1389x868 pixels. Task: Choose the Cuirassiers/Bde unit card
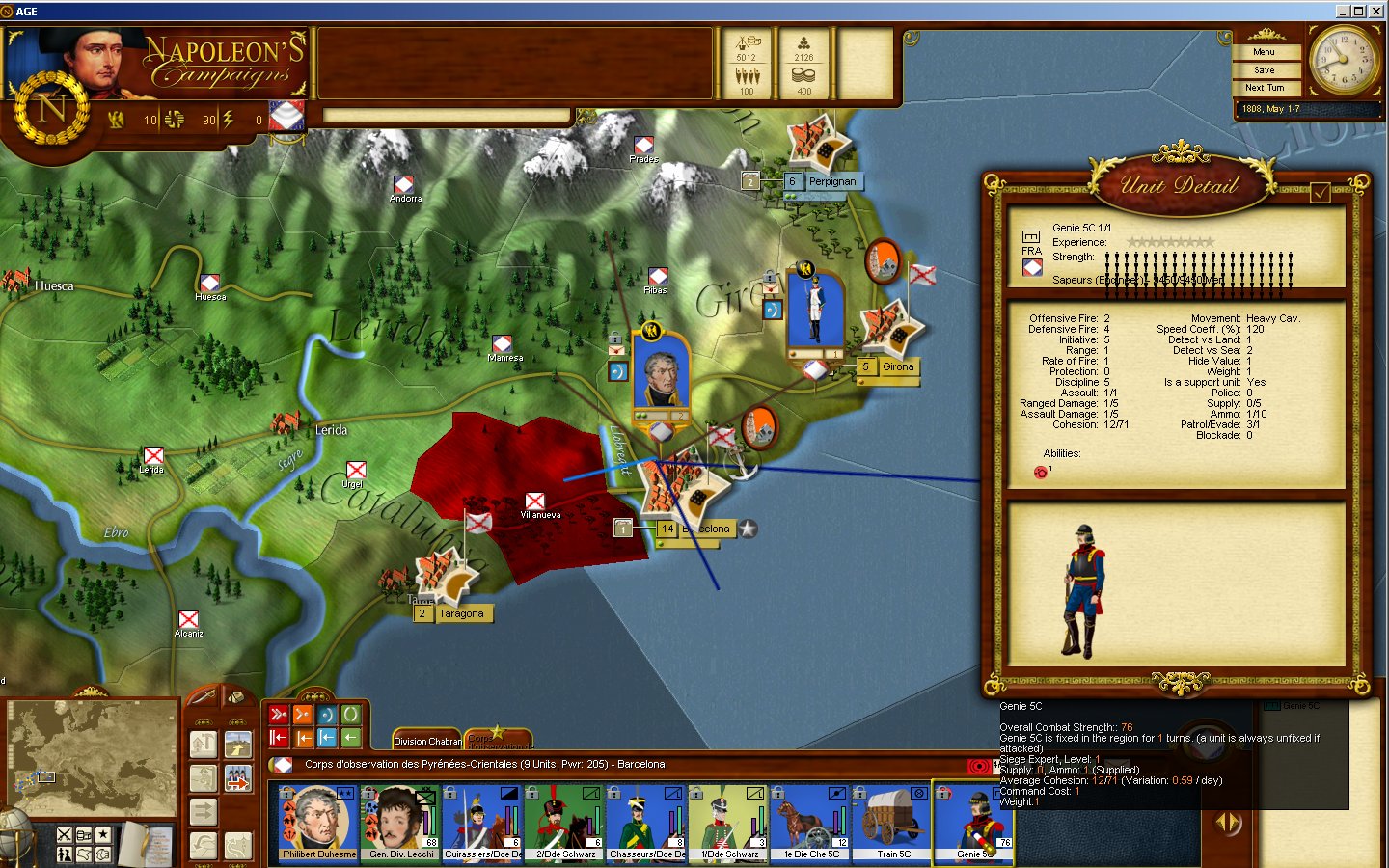(x=482, y=822)
